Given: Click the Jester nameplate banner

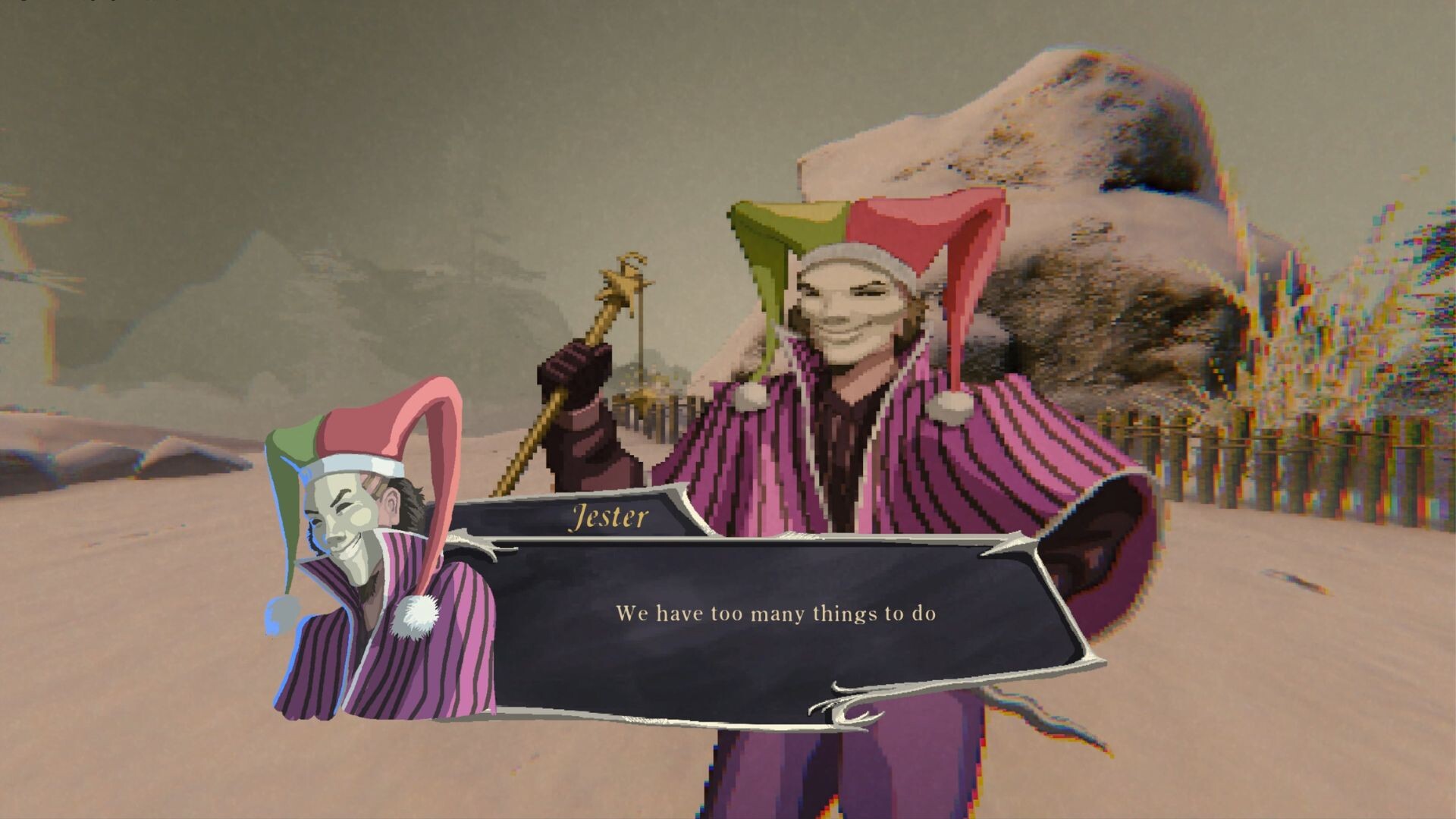Looking at the screenshot, I should (x=610, y=518).
